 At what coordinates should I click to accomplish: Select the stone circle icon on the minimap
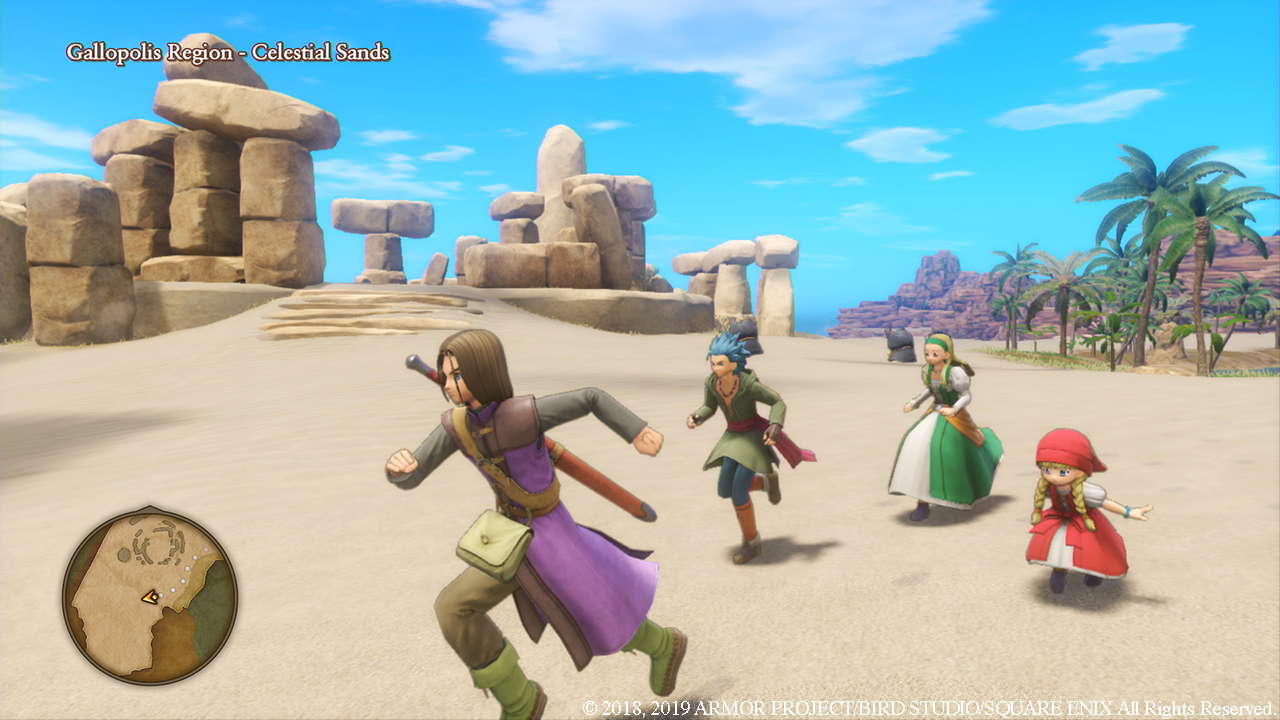coord(160,542)
